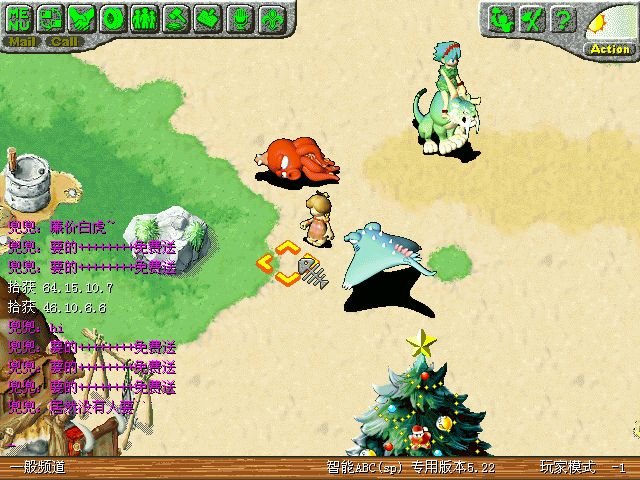
Task: Click the Call button
Action: click(x=65, y=42)
